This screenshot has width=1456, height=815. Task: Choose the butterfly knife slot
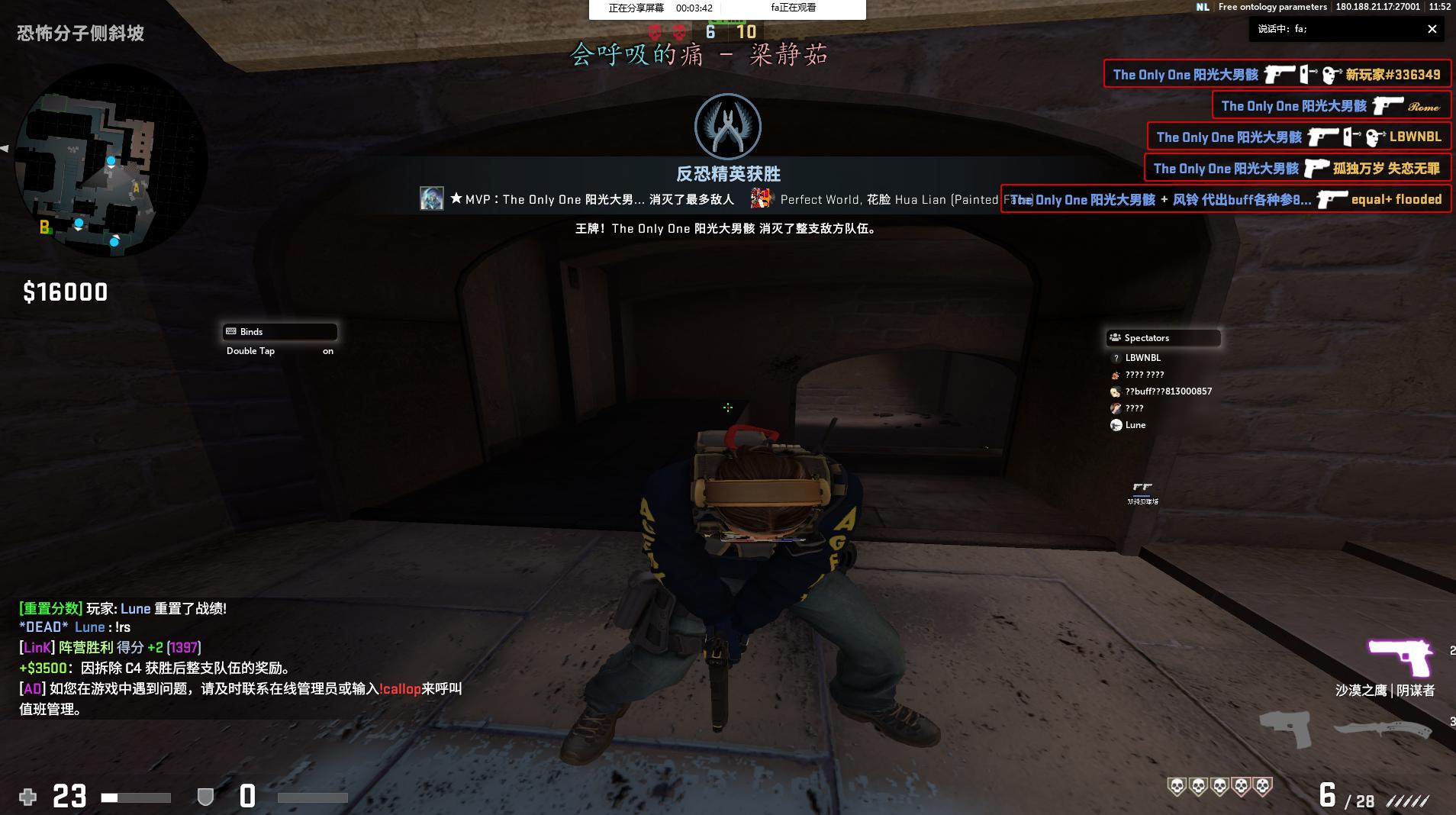pos(1382,728)
